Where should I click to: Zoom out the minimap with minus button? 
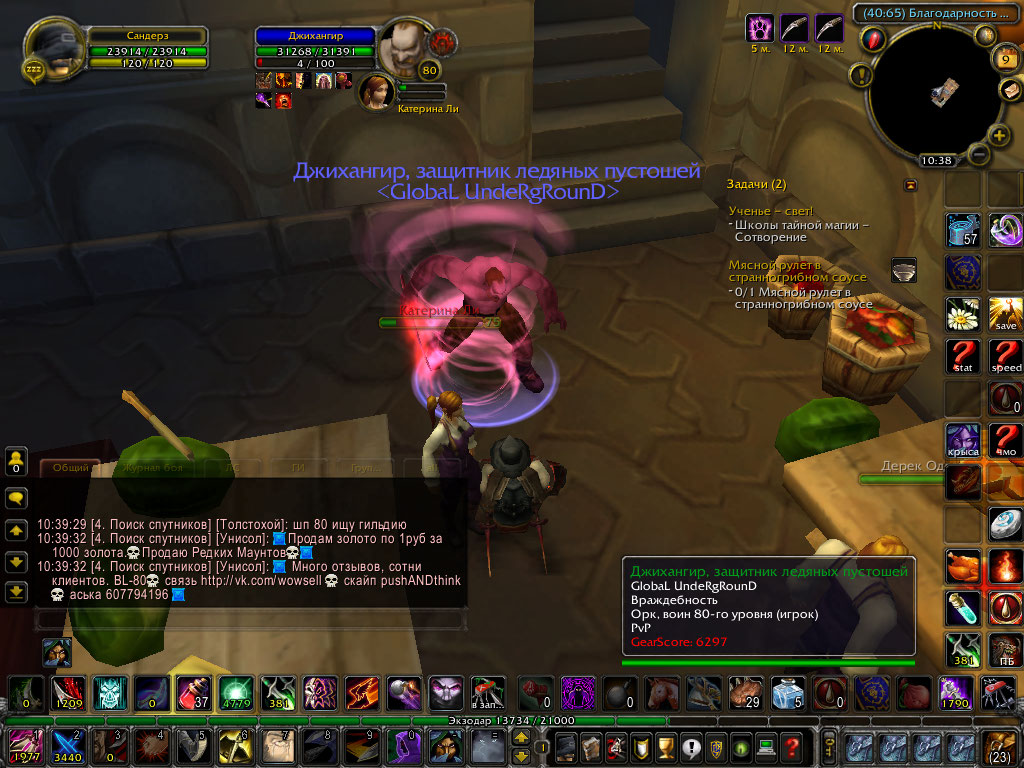(979, 155)
